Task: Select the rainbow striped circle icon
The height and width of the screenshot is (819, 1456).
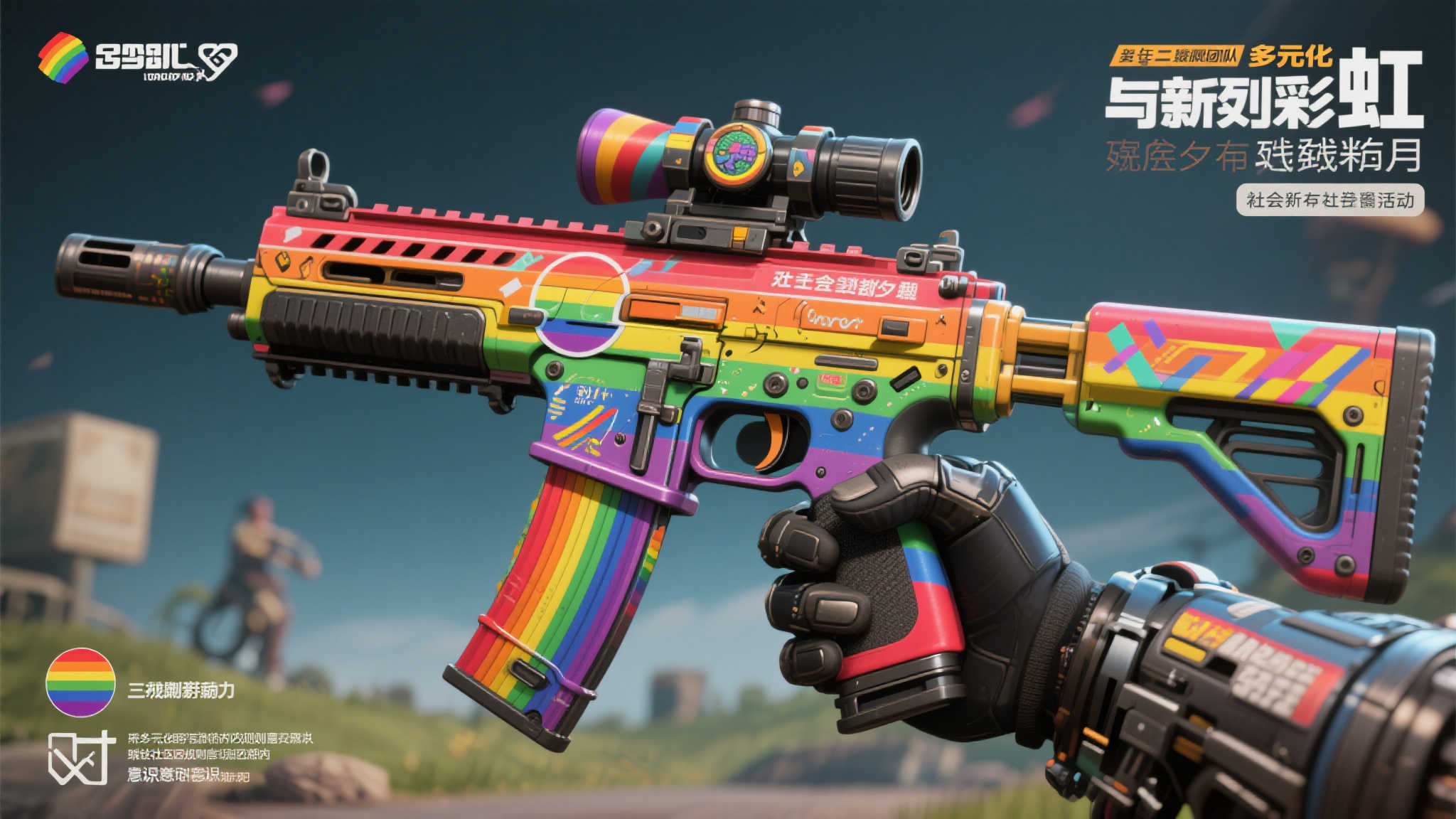Action: pyautogui.click(x=80, y=682)
